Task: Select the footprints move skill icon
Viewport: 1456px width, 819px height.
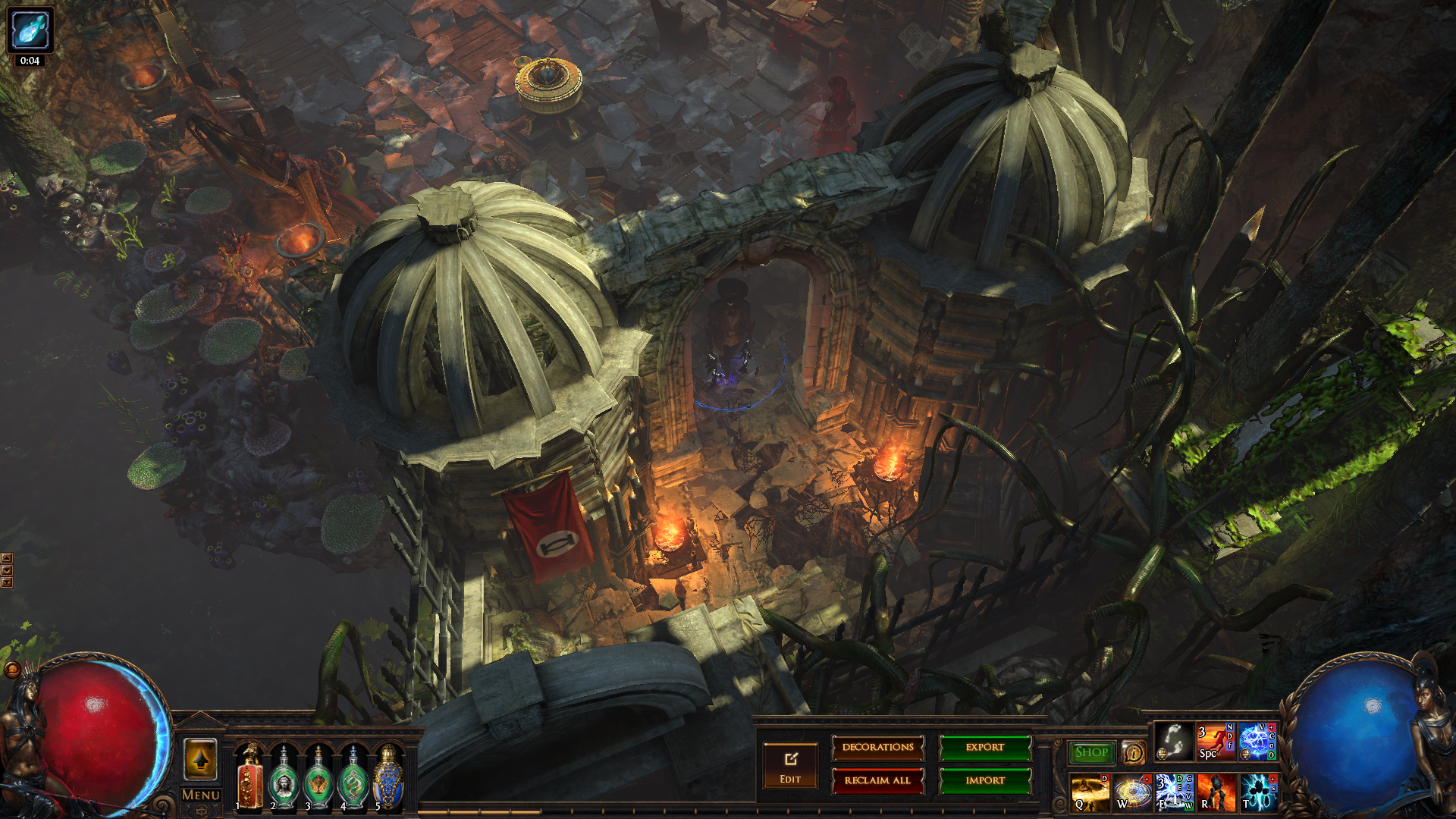Action: 1173,742
